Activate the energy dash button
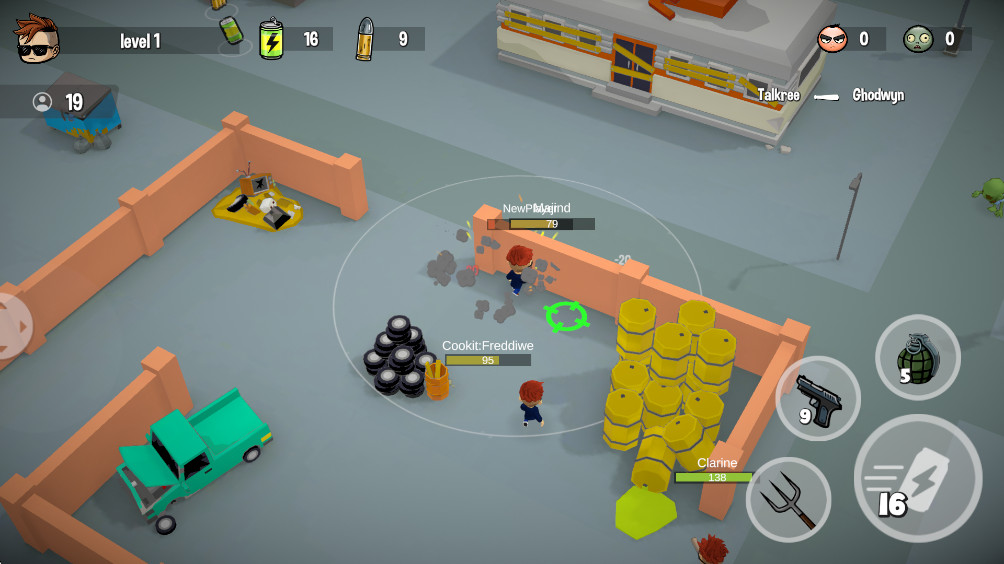This screenshot has height=564, width=1004. point(917,478)
